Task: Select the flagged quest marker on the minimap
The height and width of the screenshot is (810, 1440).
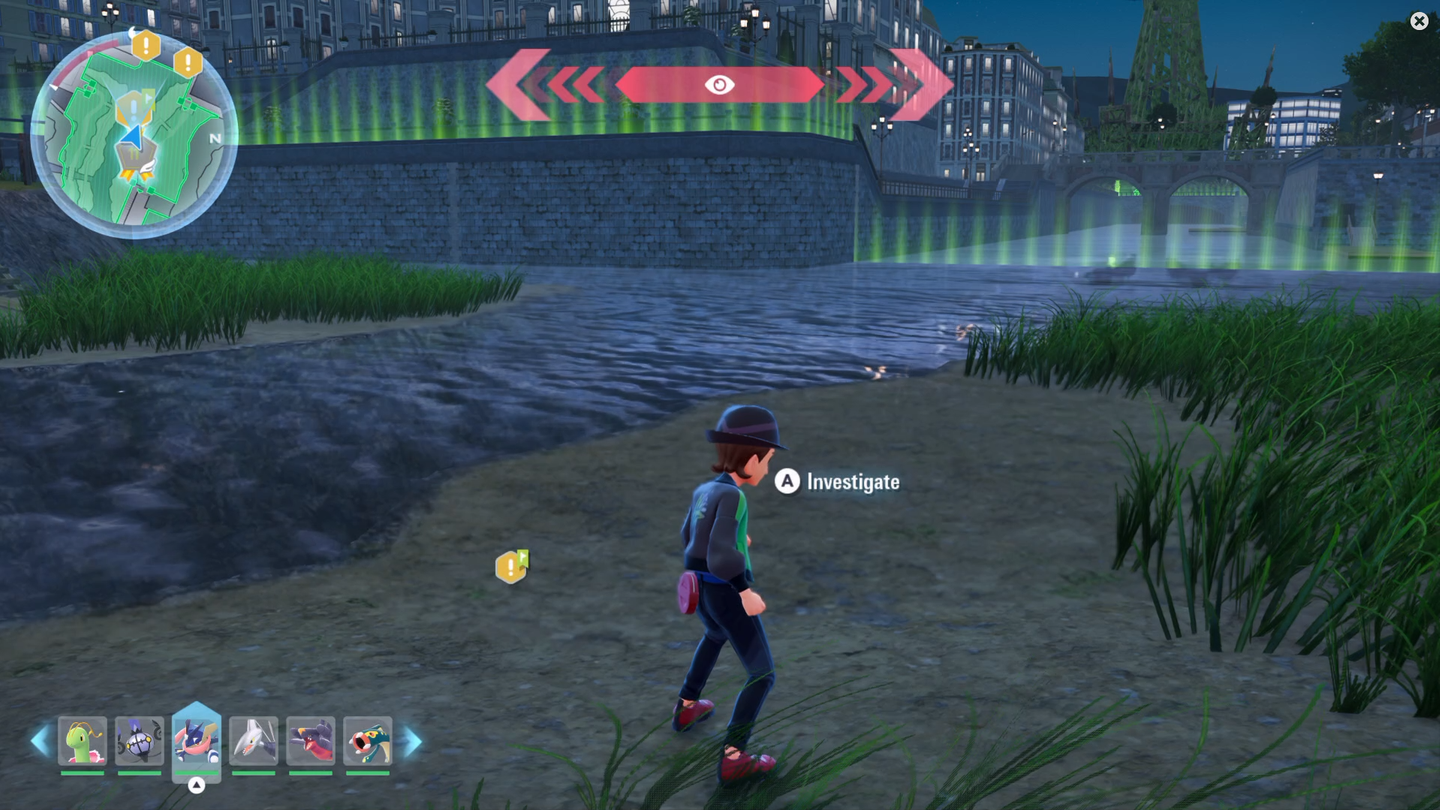Action: (135, 106)
